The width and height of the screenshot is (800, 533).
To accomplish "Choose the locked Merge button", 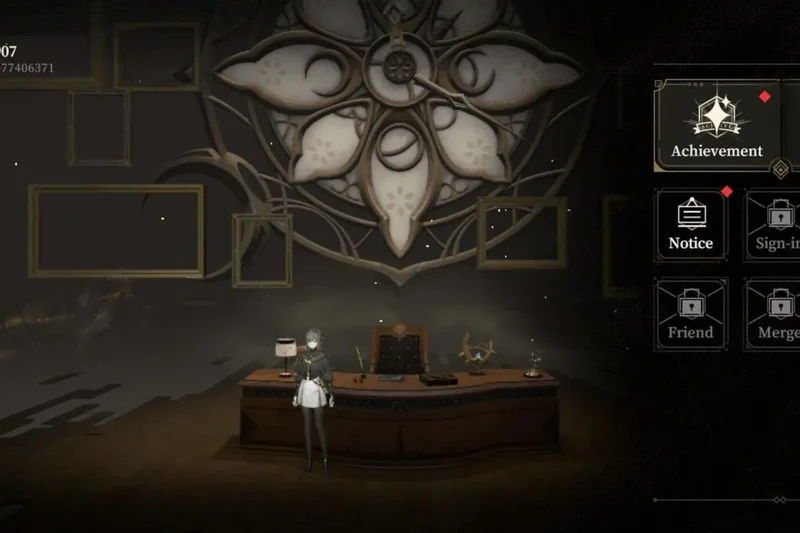I will point(777,314).
